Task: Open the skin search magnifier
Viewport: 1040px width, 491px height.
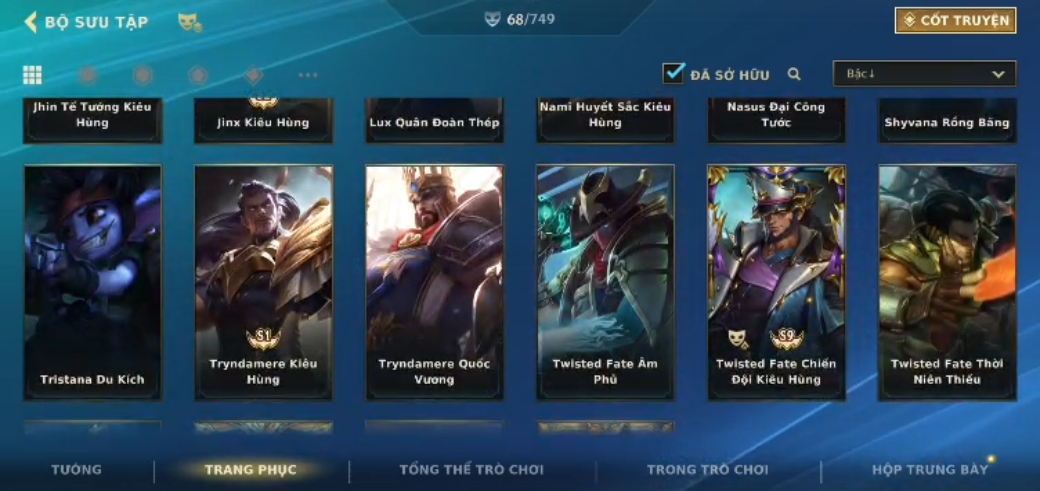Action: 794,74
